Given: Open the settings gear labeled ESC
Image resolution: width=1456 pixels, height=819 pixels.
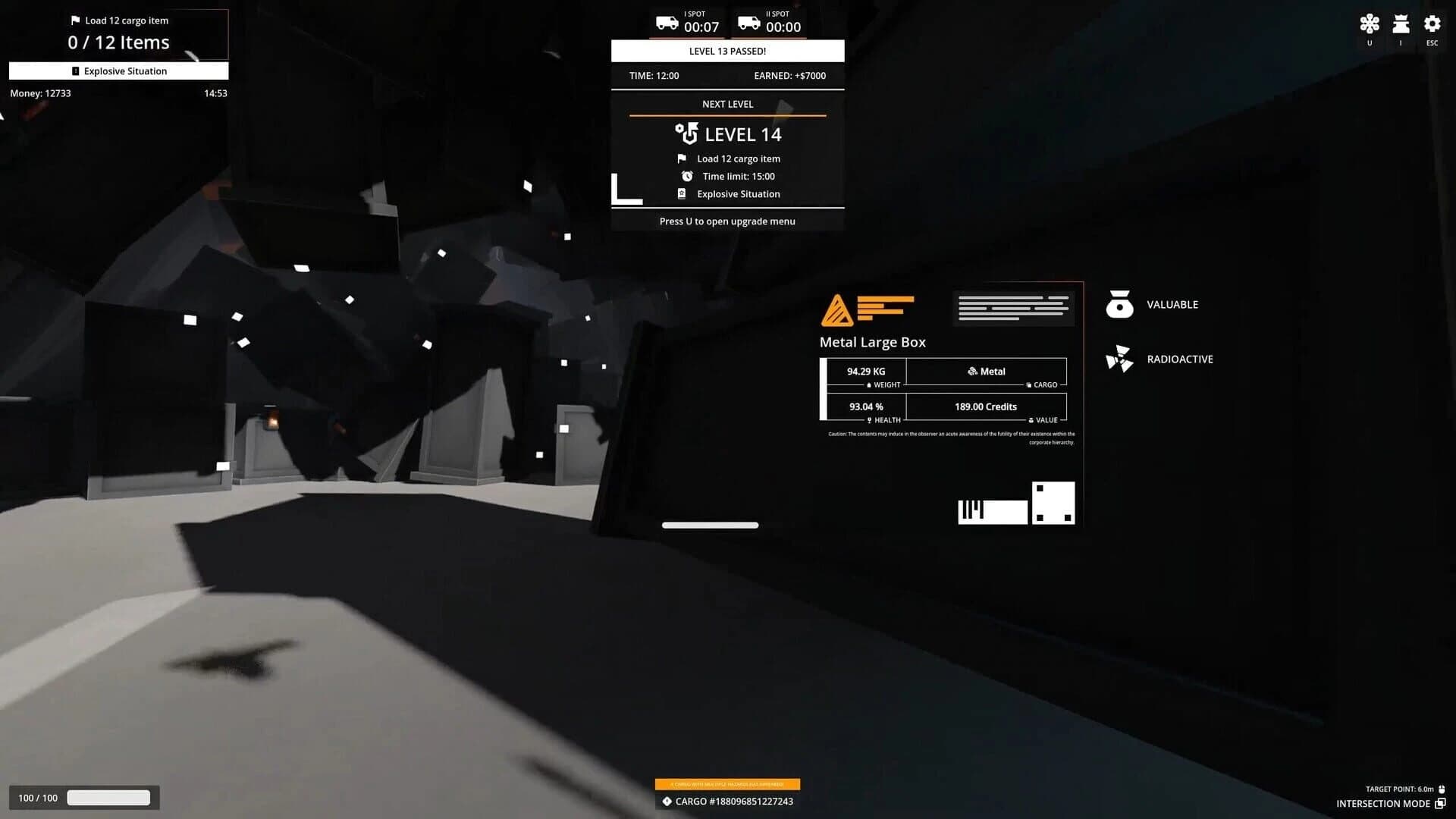Looking at the screenshot, I should click(1432, 24).
